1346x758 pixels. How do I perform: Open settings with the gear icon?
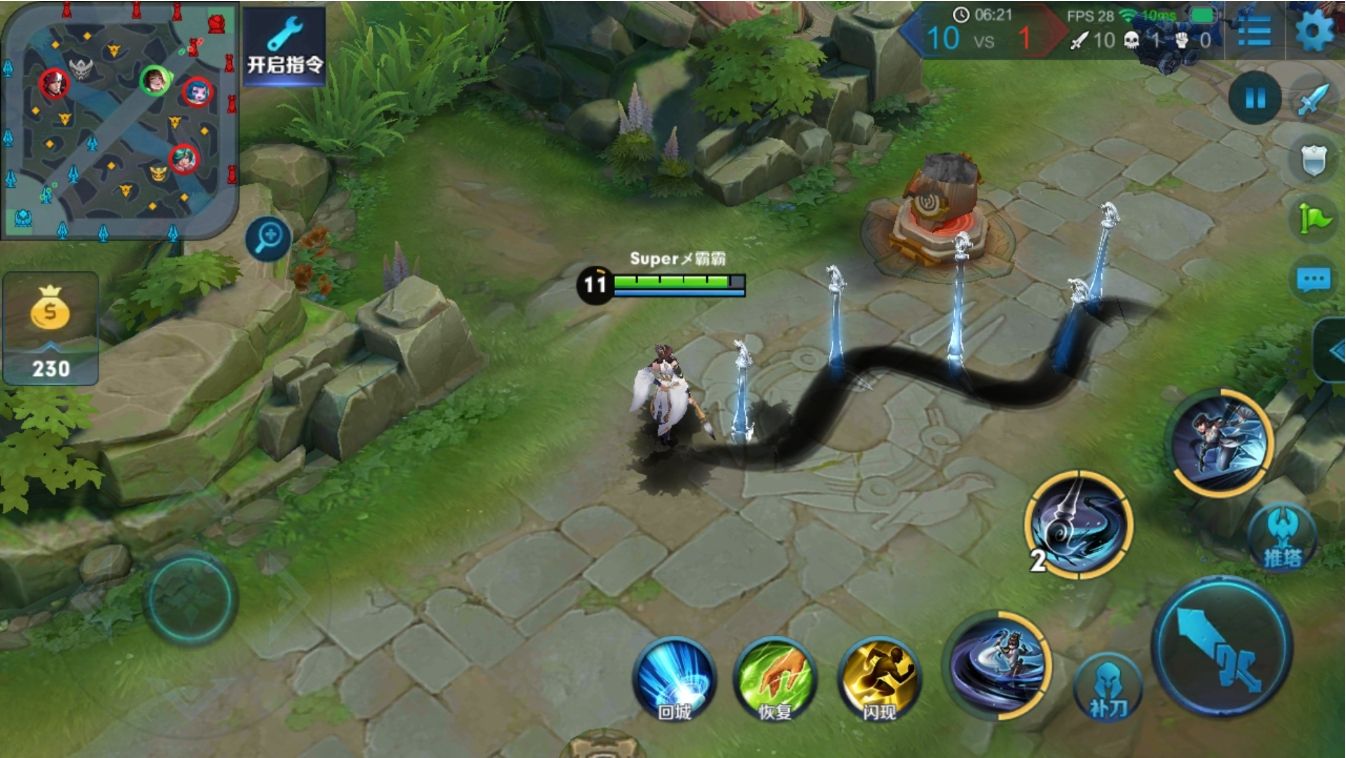tap(1315, 31)
